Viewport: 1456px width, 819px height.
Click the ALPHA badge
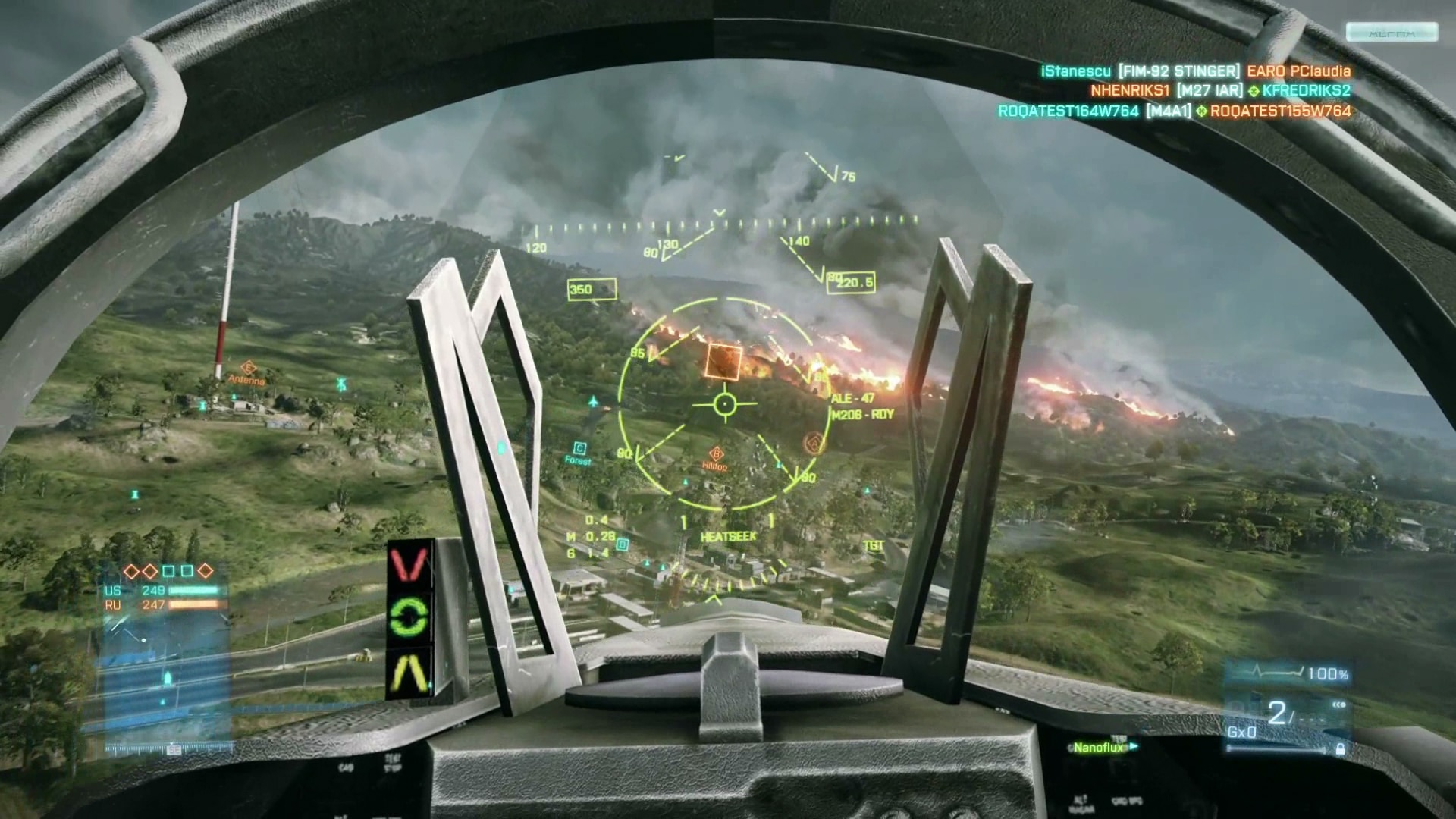point(1391,33)
